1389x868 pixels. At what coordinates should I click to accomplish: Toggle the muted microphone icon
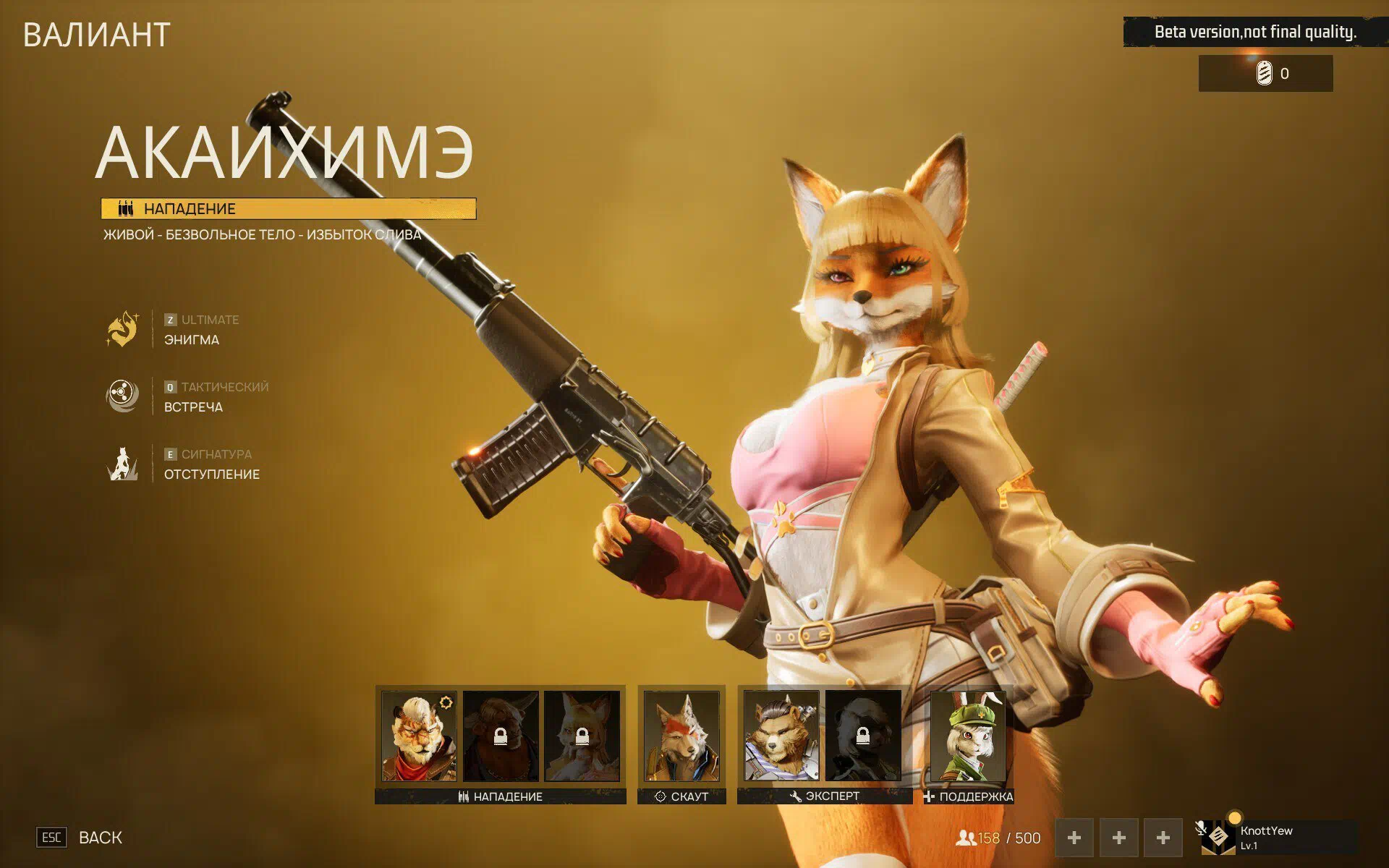1201,828
